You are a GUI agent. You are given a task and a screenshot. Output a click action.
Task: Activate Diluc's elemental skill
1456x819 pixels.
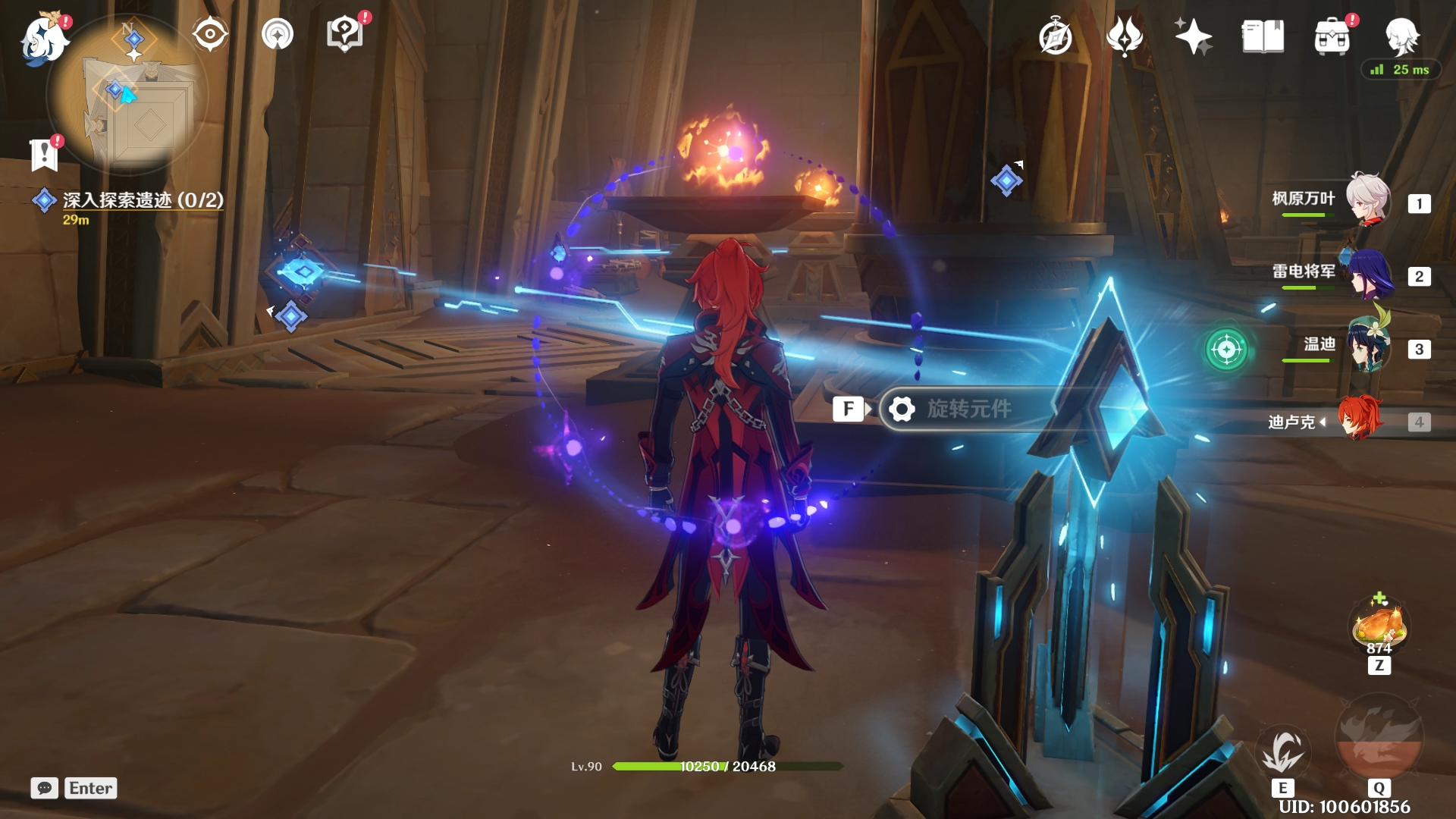(x=1282, y=752)
